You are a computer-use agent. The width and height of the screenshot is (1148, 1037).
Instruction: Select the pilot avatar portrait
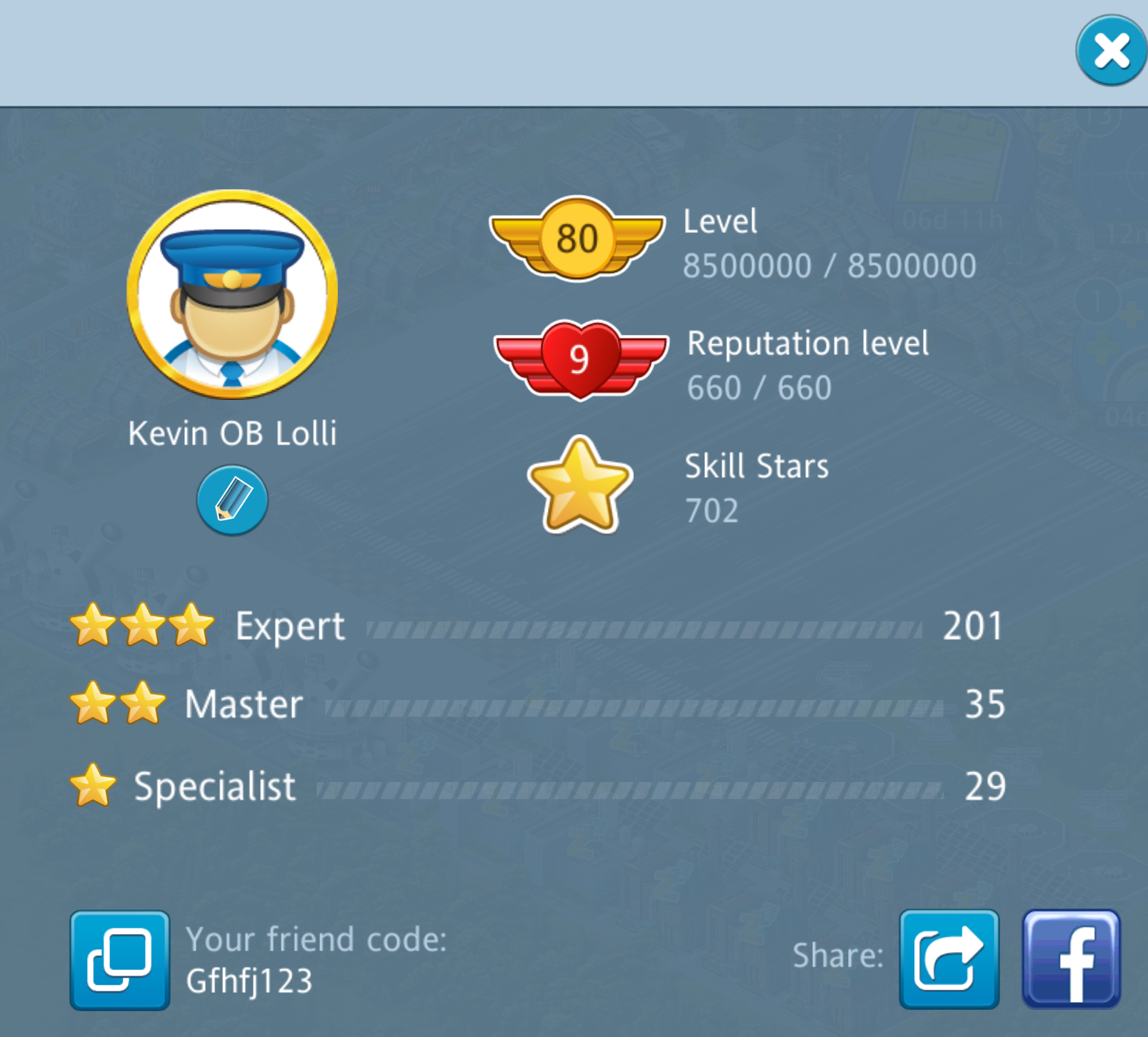coord(232,294)
